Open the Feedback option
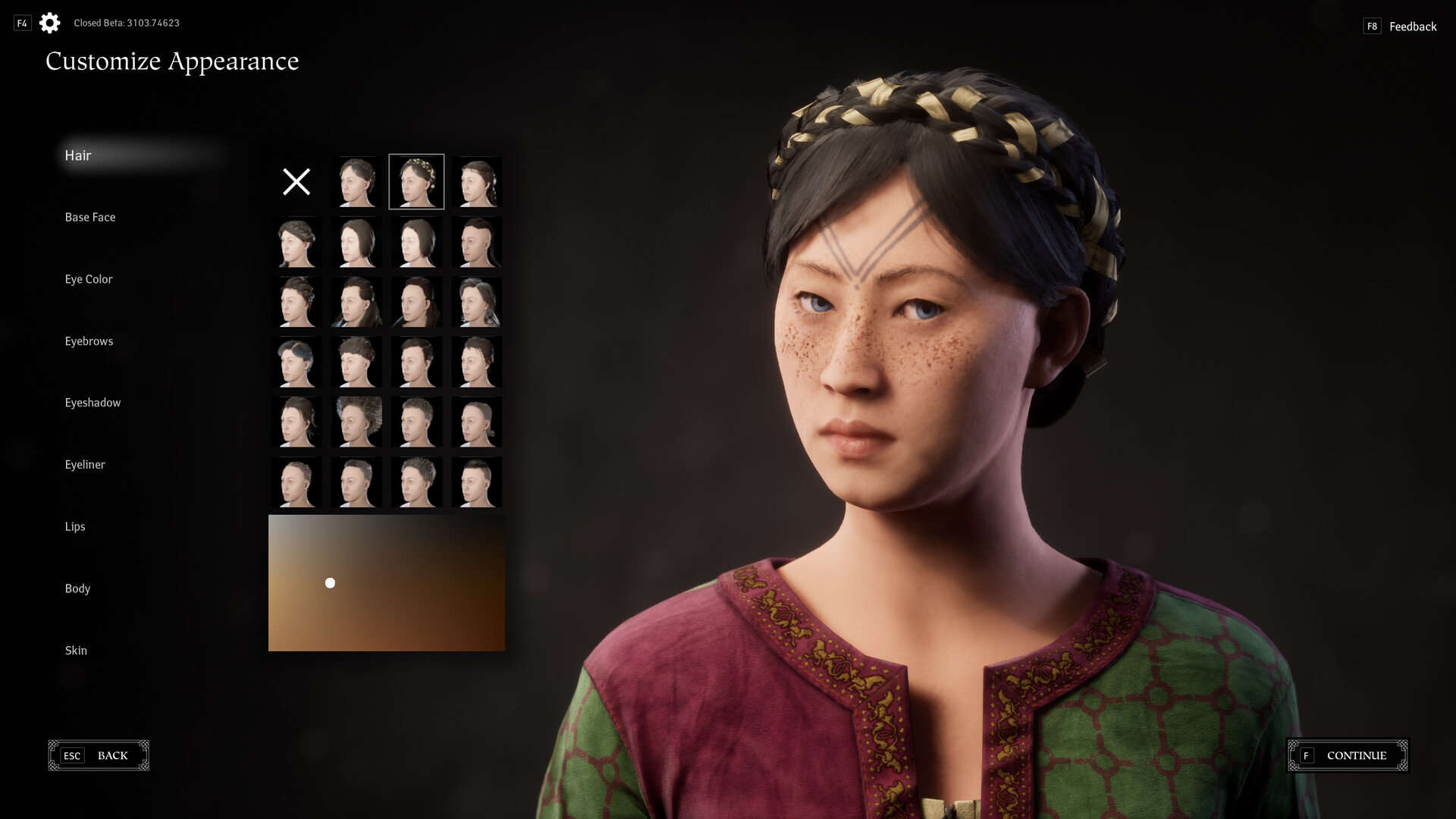Screen dimensions: 1456x819 click(1412, 27)
